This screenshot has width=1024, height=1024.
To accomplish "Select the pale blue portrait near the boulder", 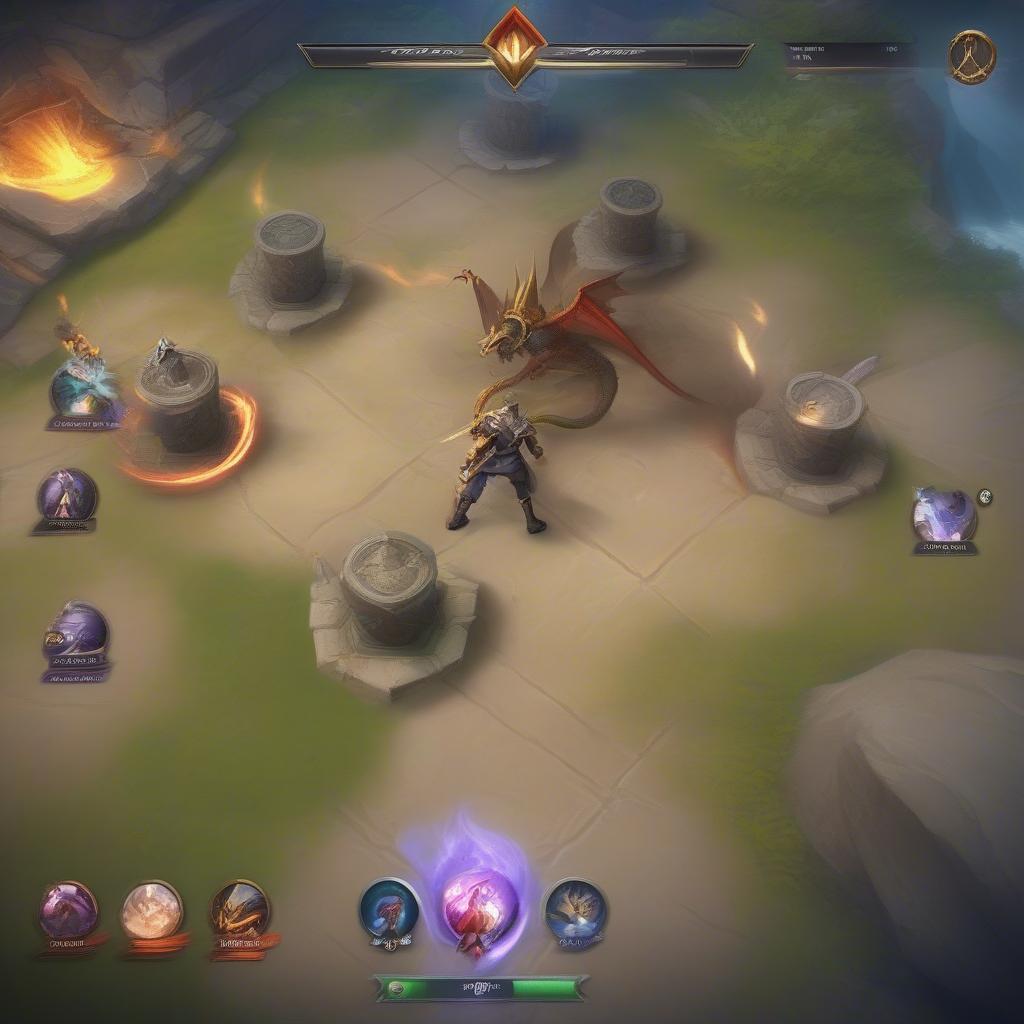I will point(943,516).
